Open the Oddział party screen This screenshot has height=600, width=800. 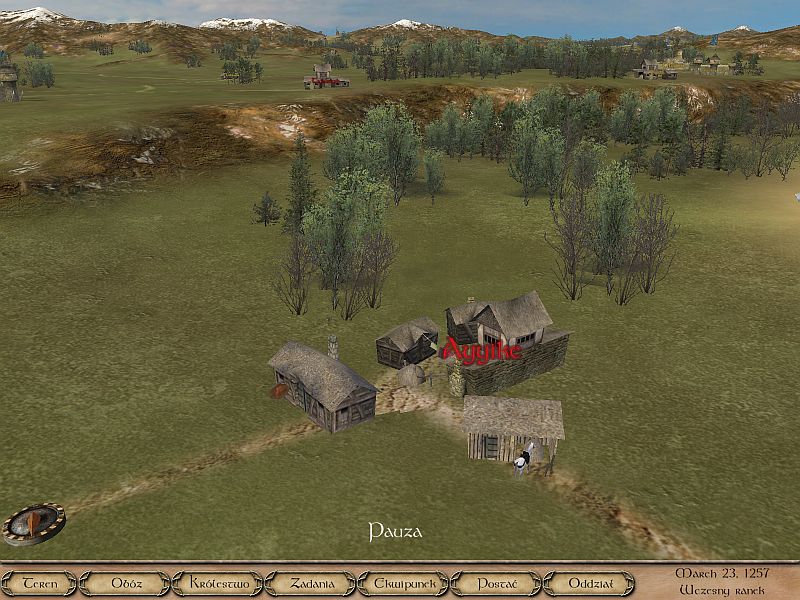tap(589, 583)
